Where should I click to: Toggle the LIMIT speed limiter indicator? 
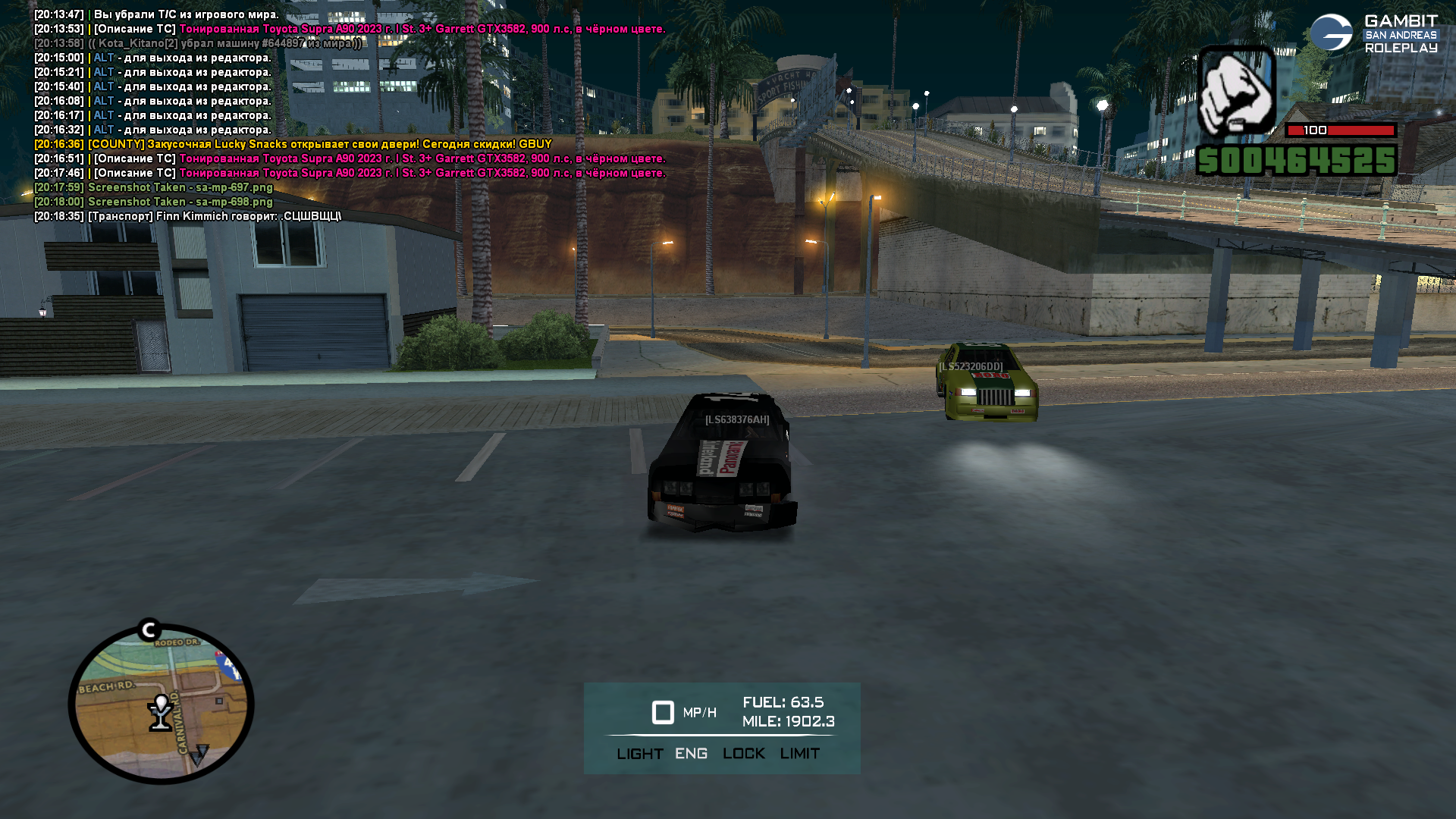(x=799, y=754)
